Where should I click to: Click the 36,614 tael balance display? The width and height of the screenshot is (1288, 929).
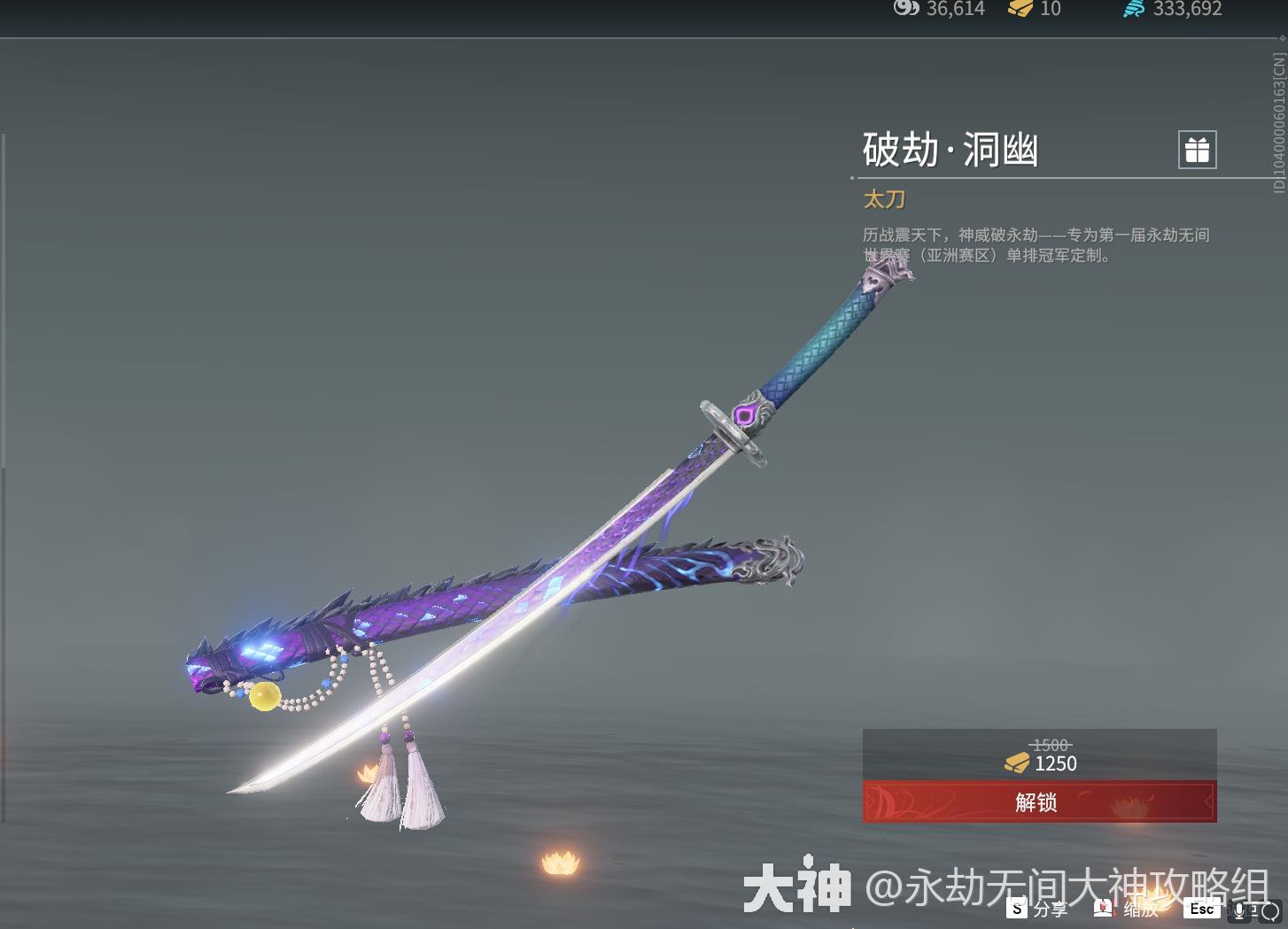click(954, 10)
